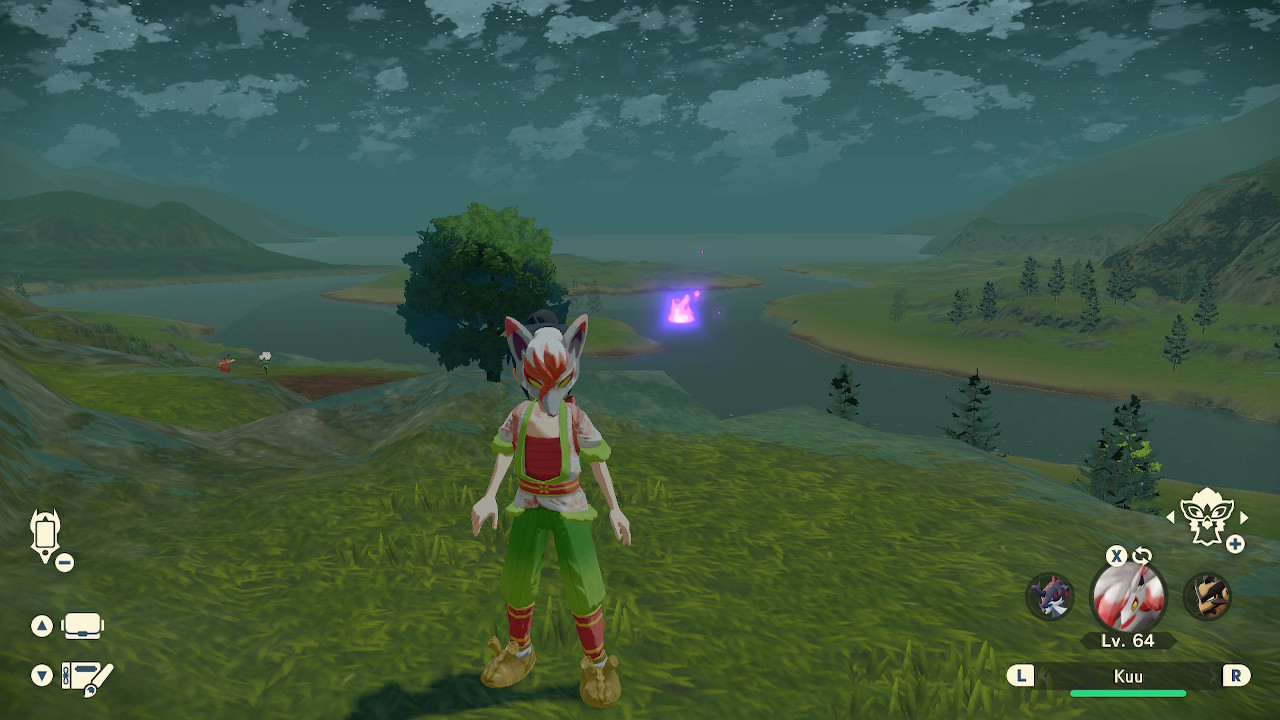Cycle ride Pokémon with the right arrow

tap(1244, 517)
